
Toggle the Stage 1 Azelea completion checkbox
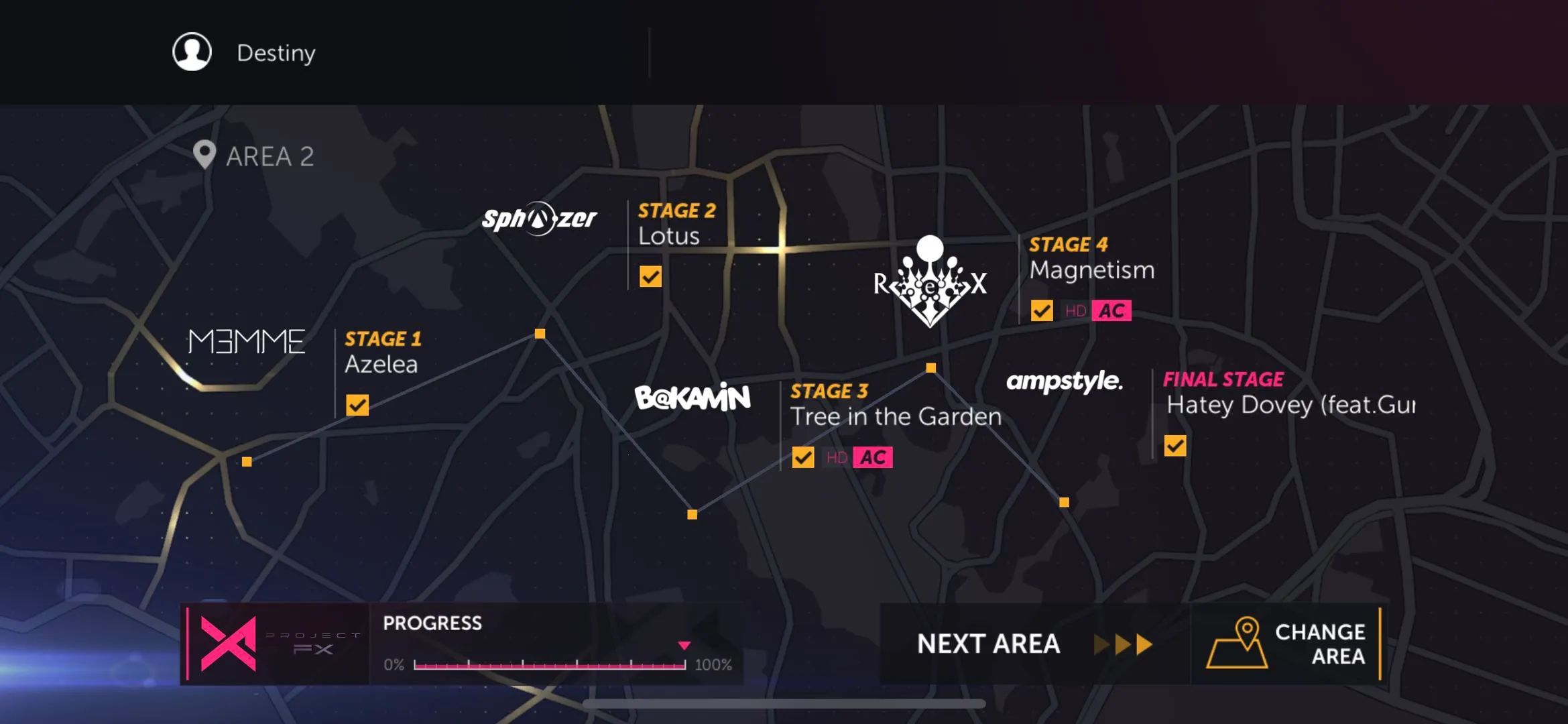coord(357,404)
